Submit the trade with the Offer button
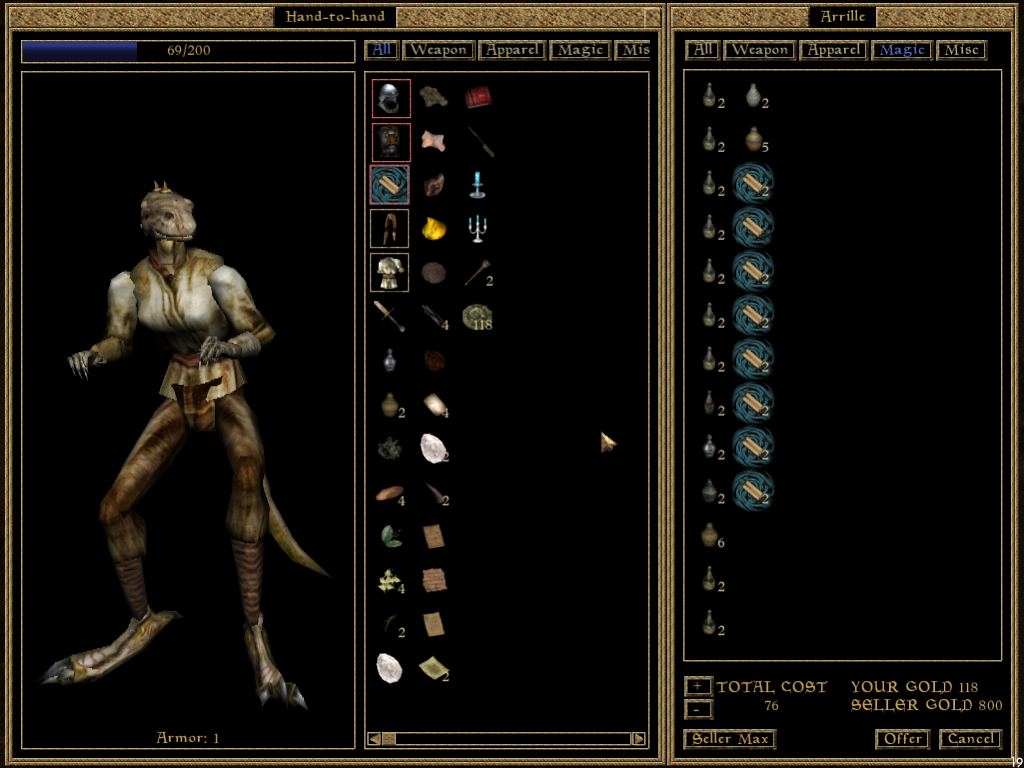1024x768 pixels. click(903, 739)
